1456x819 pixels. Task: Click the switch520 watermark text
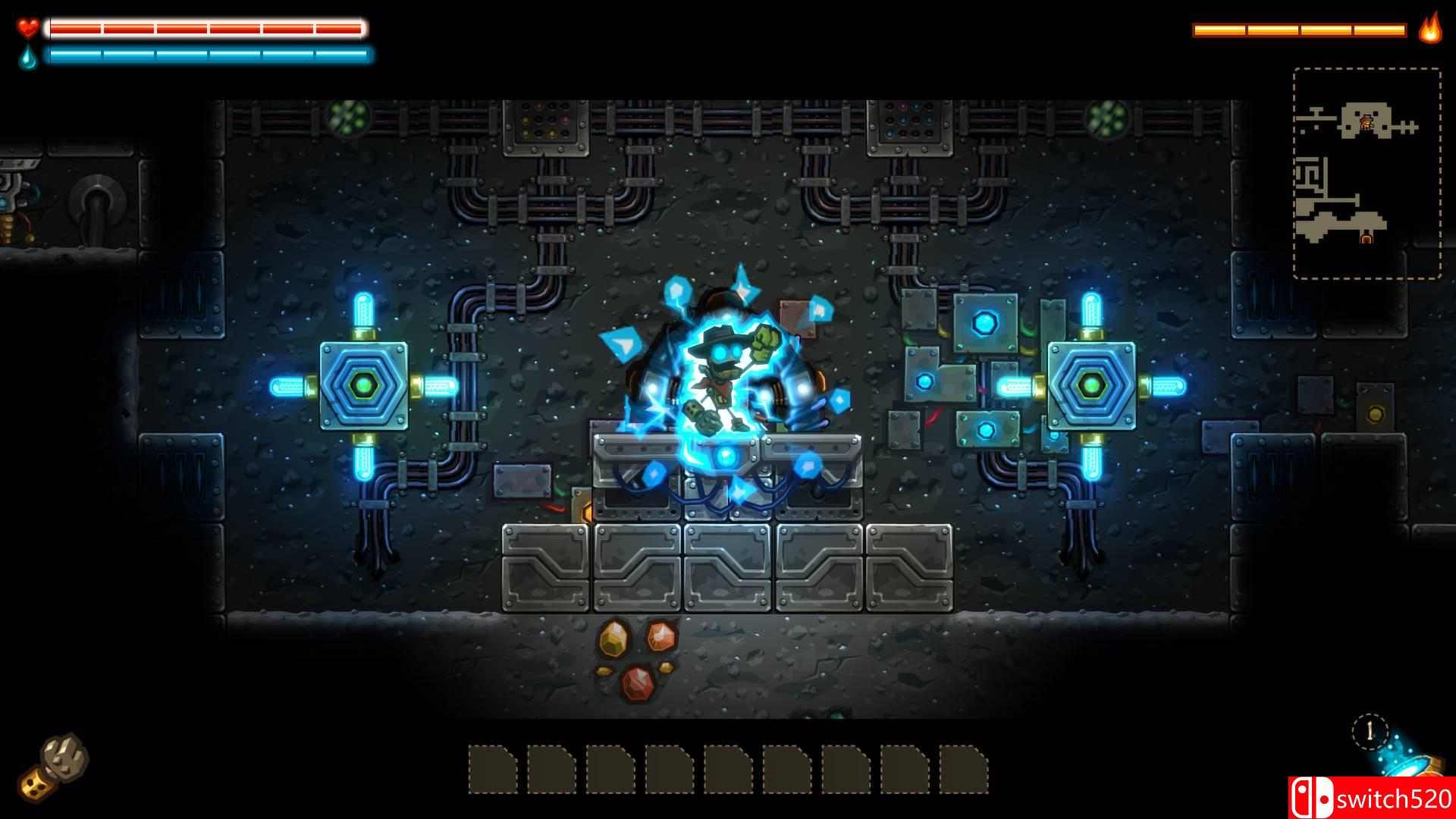1393,796
